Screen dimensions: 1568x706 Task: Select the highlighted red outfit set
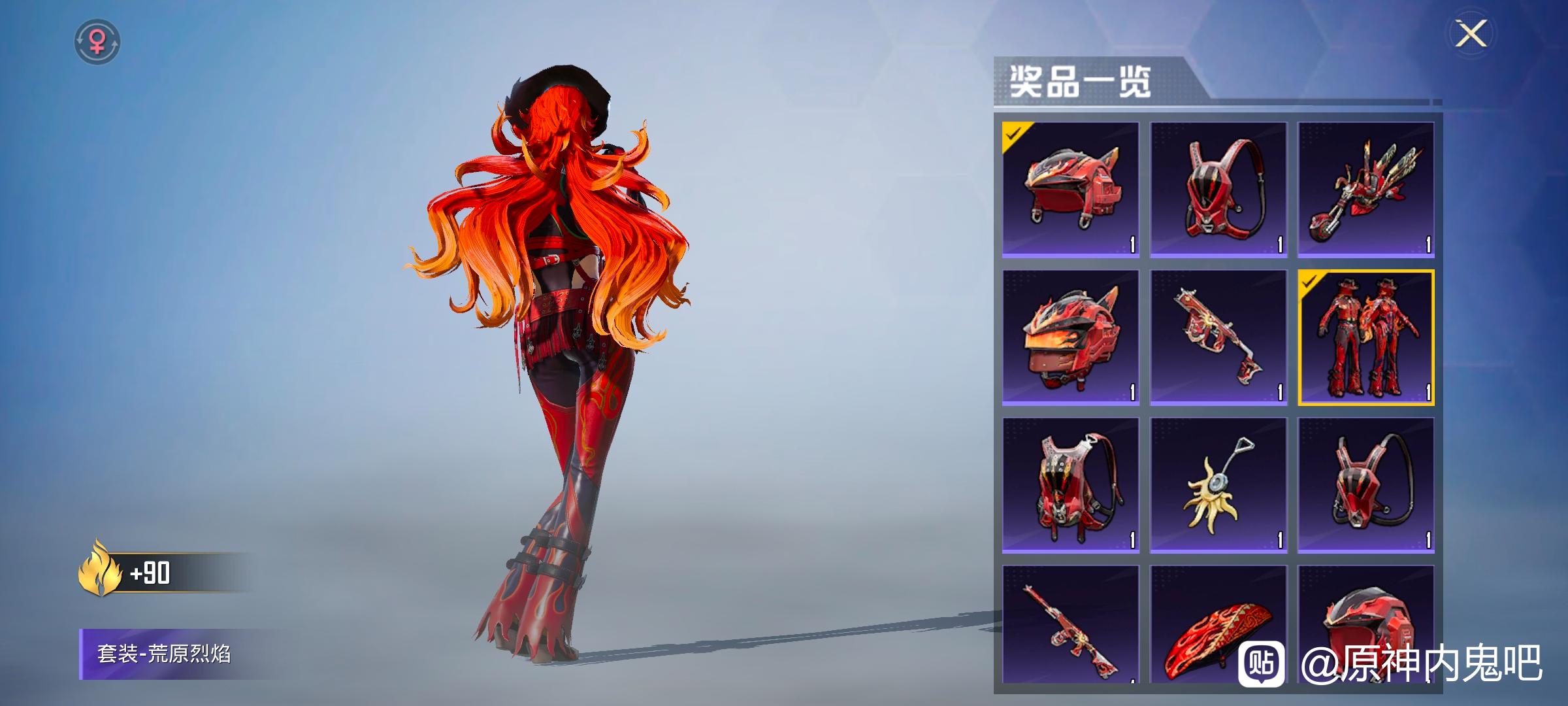(1365, 337)
